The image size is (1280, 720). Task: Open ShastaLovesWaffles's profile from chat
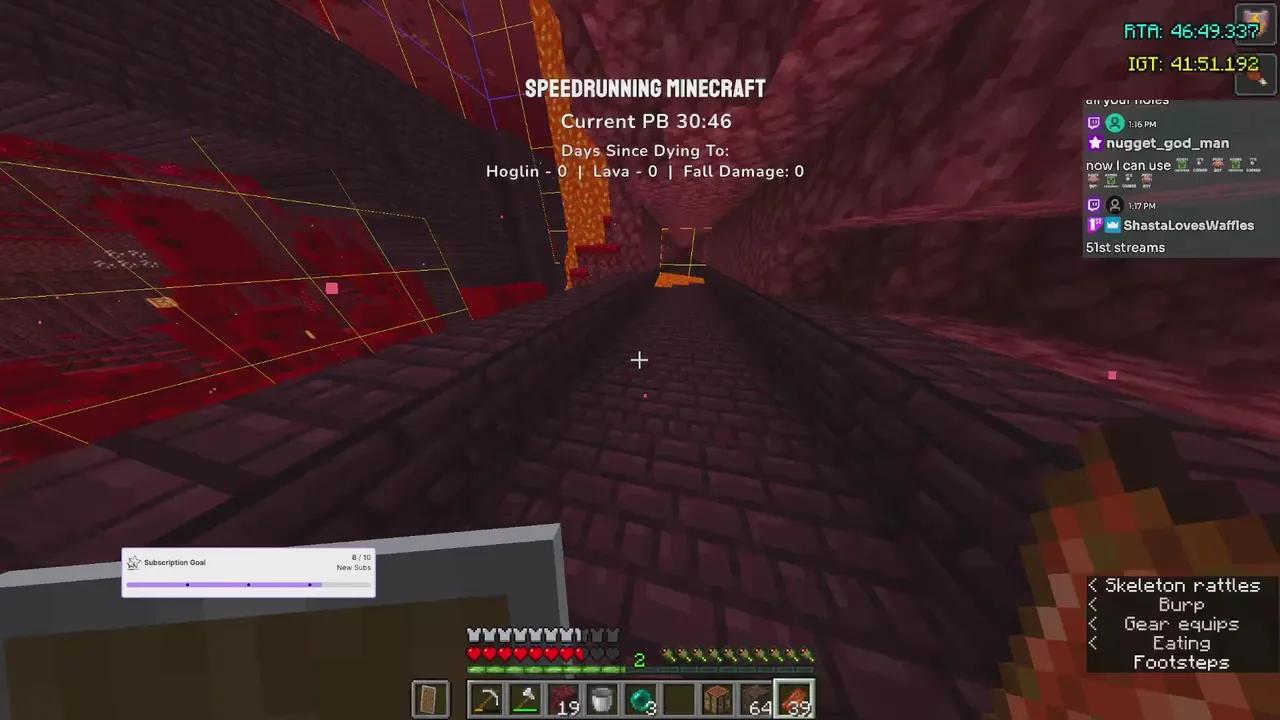coord(1189,225)
